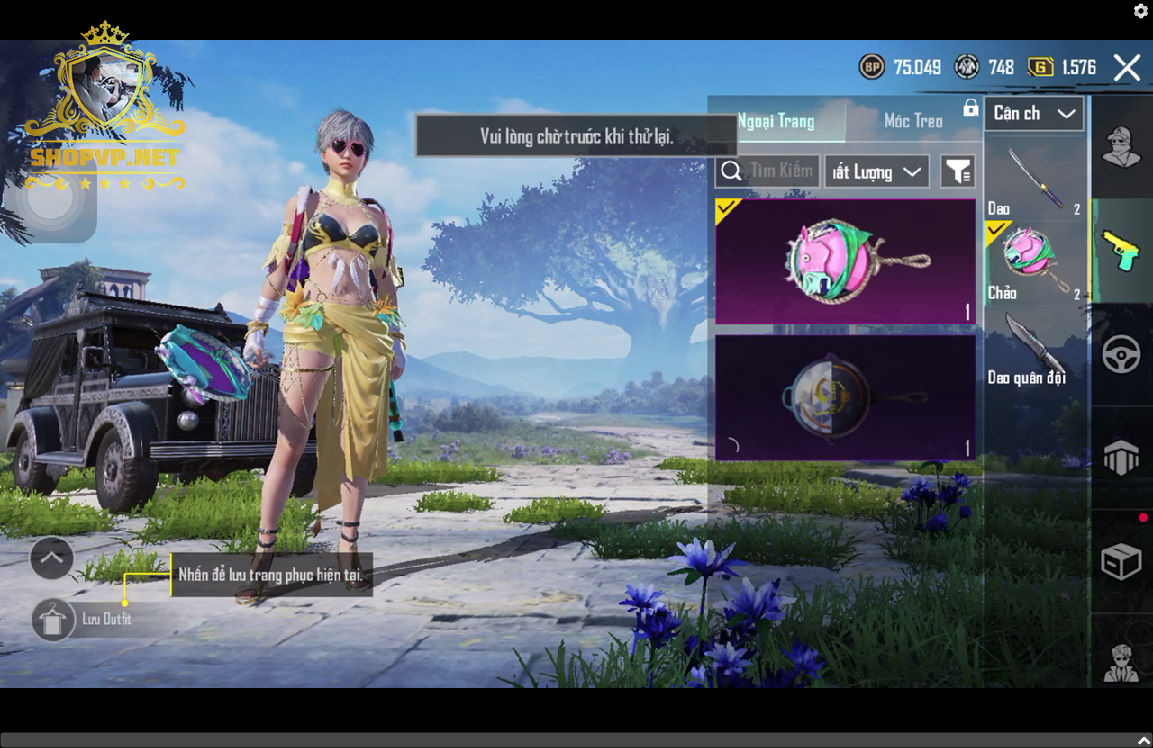The image size is (1153, 748).
Task: Switch to the pistol weapons category
Action: point(1121,250)
